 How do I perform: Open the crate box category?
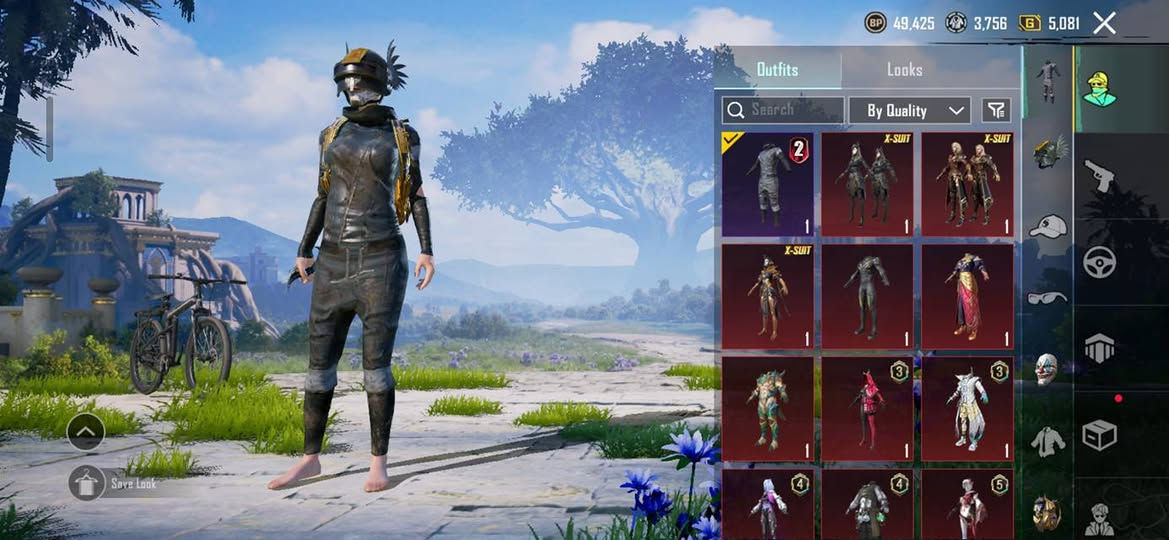tap(1100, 434)
